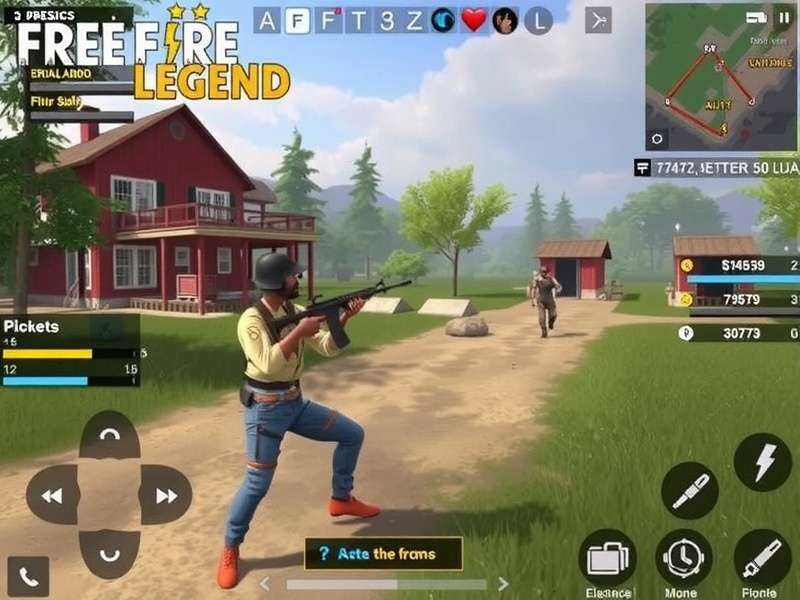Click the left arrow beside the bottom bar
The image size is (800, 600).
coord(265,584)
